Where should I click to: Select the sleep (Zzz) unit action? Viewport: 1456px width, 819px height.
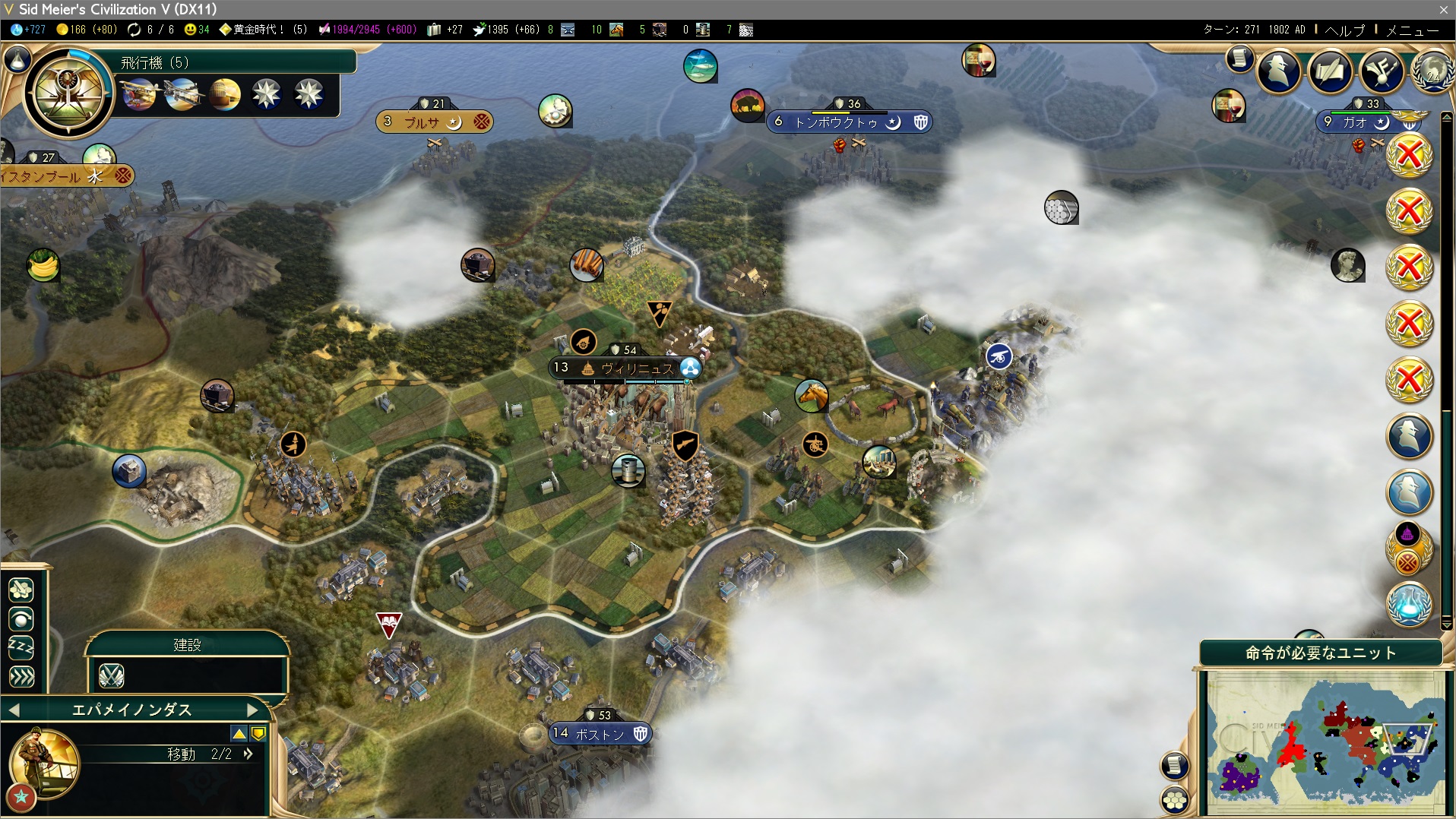(21, 647)
